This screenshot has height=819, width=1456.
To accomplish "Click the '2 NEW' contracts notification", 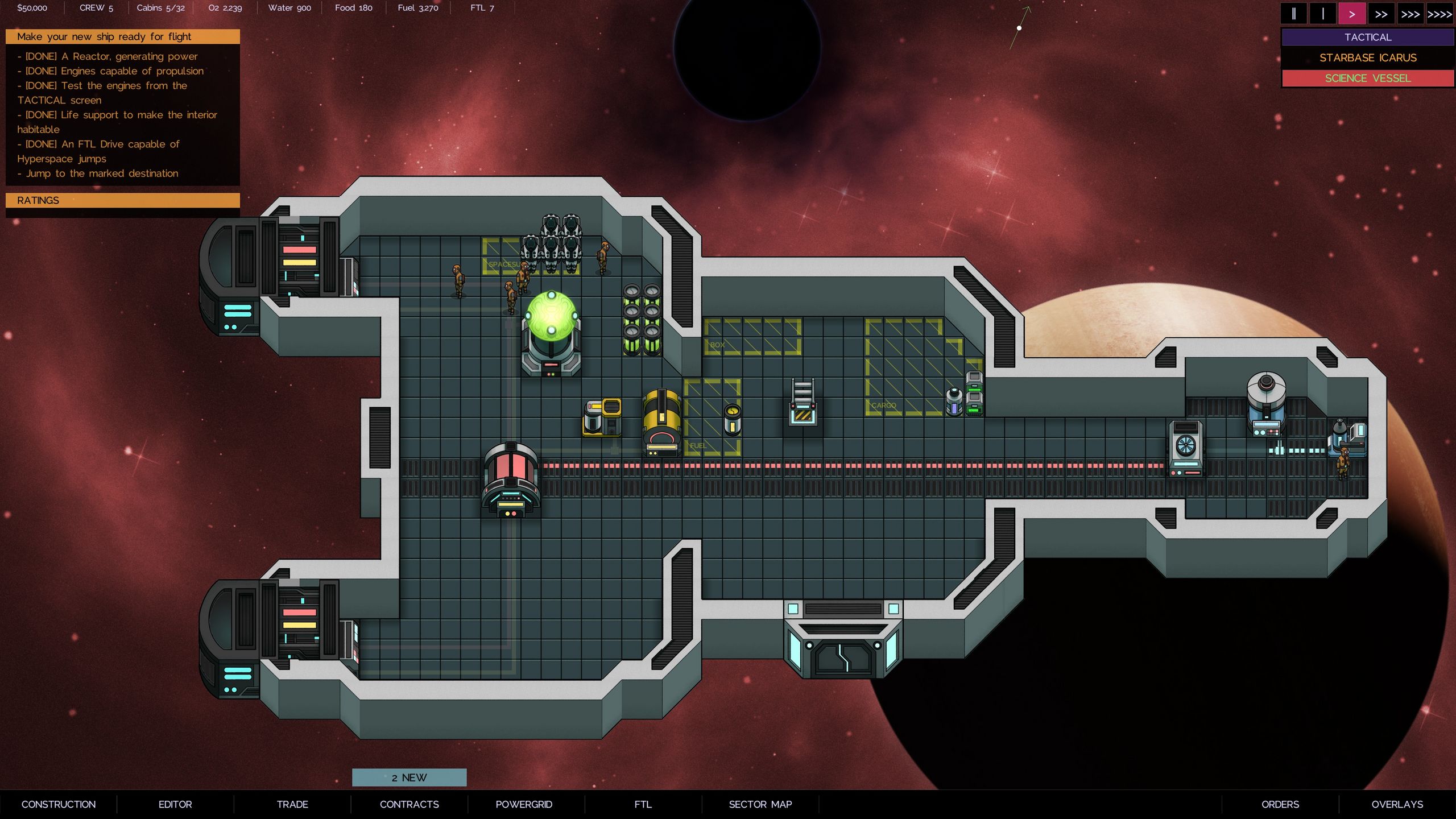I will tap(409, 777).
